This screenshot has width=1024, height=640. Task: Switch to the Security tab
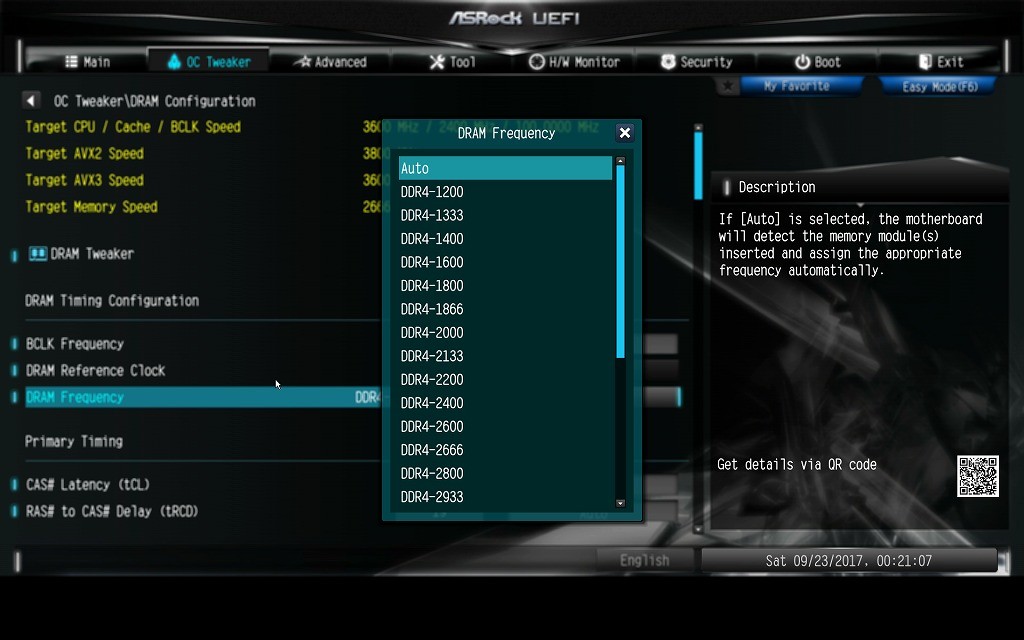coord(696,62)
